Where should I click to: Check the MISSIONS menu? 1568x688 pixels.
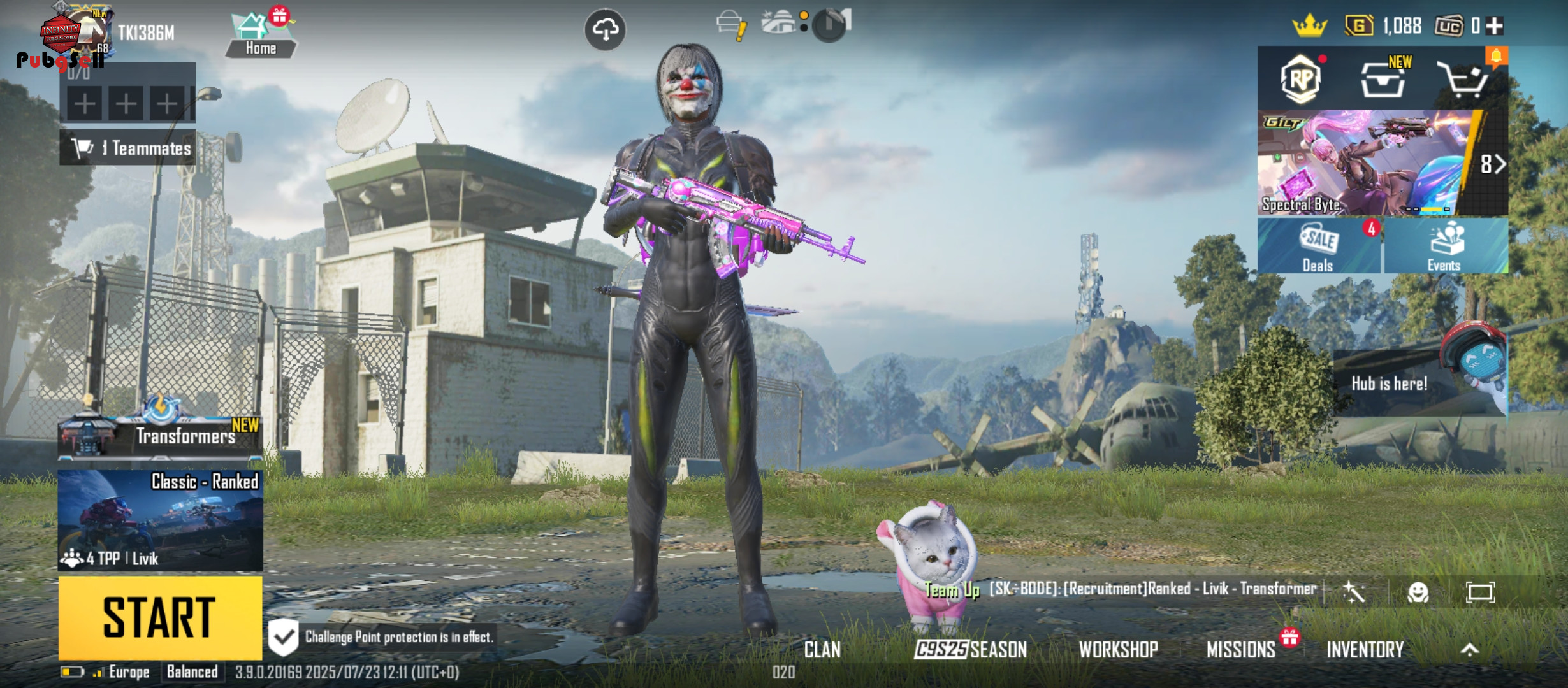1241,649
